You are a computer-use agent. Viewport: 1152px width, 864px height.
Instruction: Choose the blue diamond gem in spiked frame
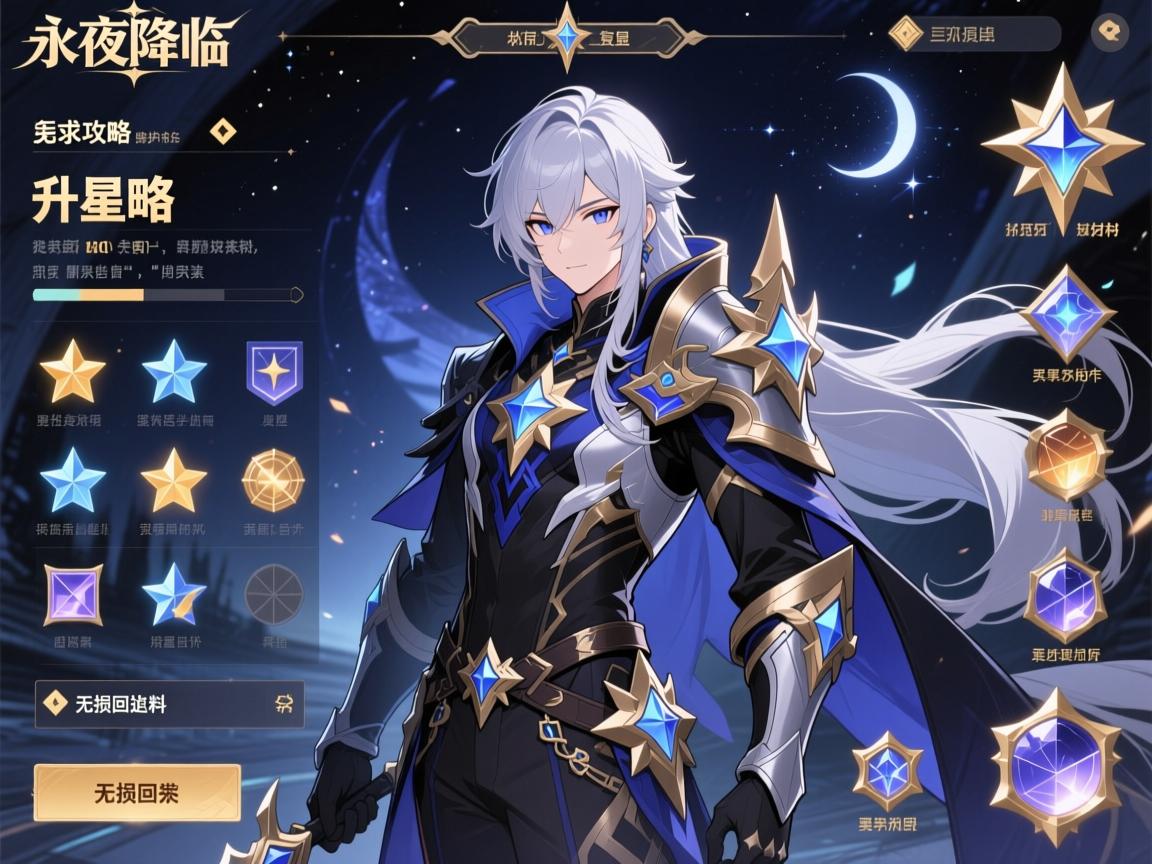[1066, 314]
